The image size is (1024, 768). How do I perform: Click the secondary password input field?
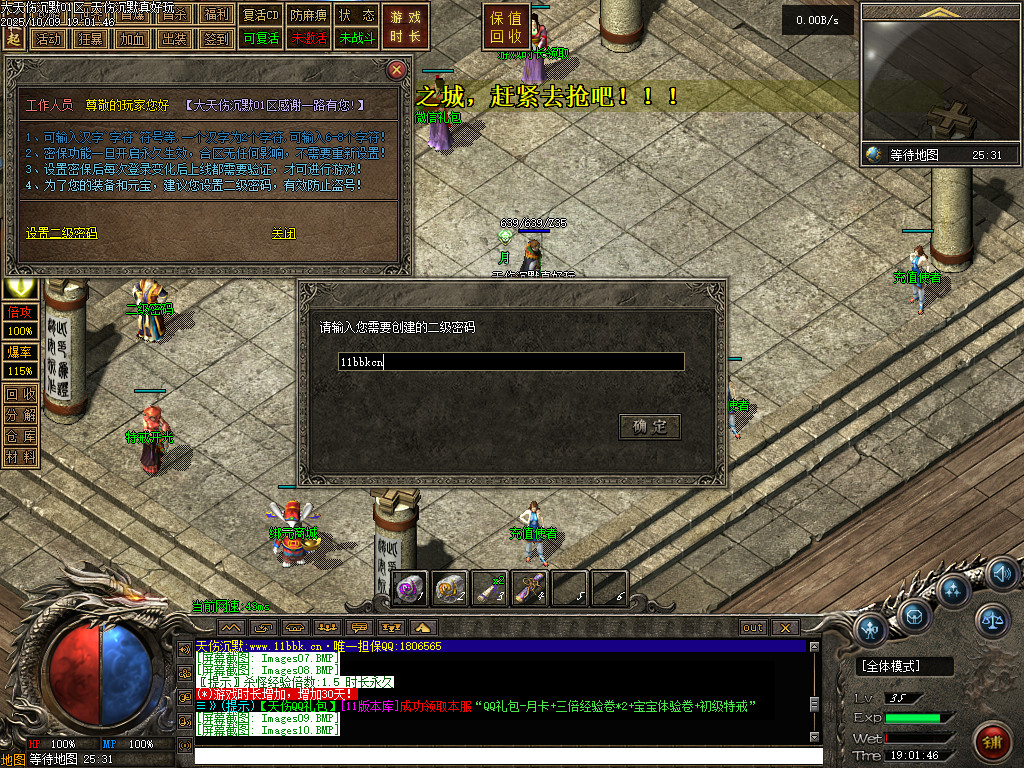[511, 362]
